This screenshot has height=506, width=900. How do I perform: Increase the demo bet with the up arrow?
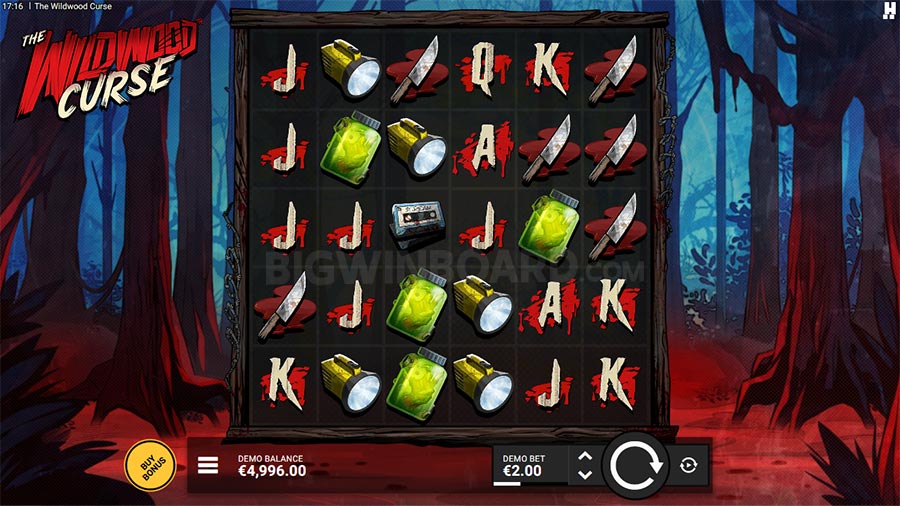[586, 456]
